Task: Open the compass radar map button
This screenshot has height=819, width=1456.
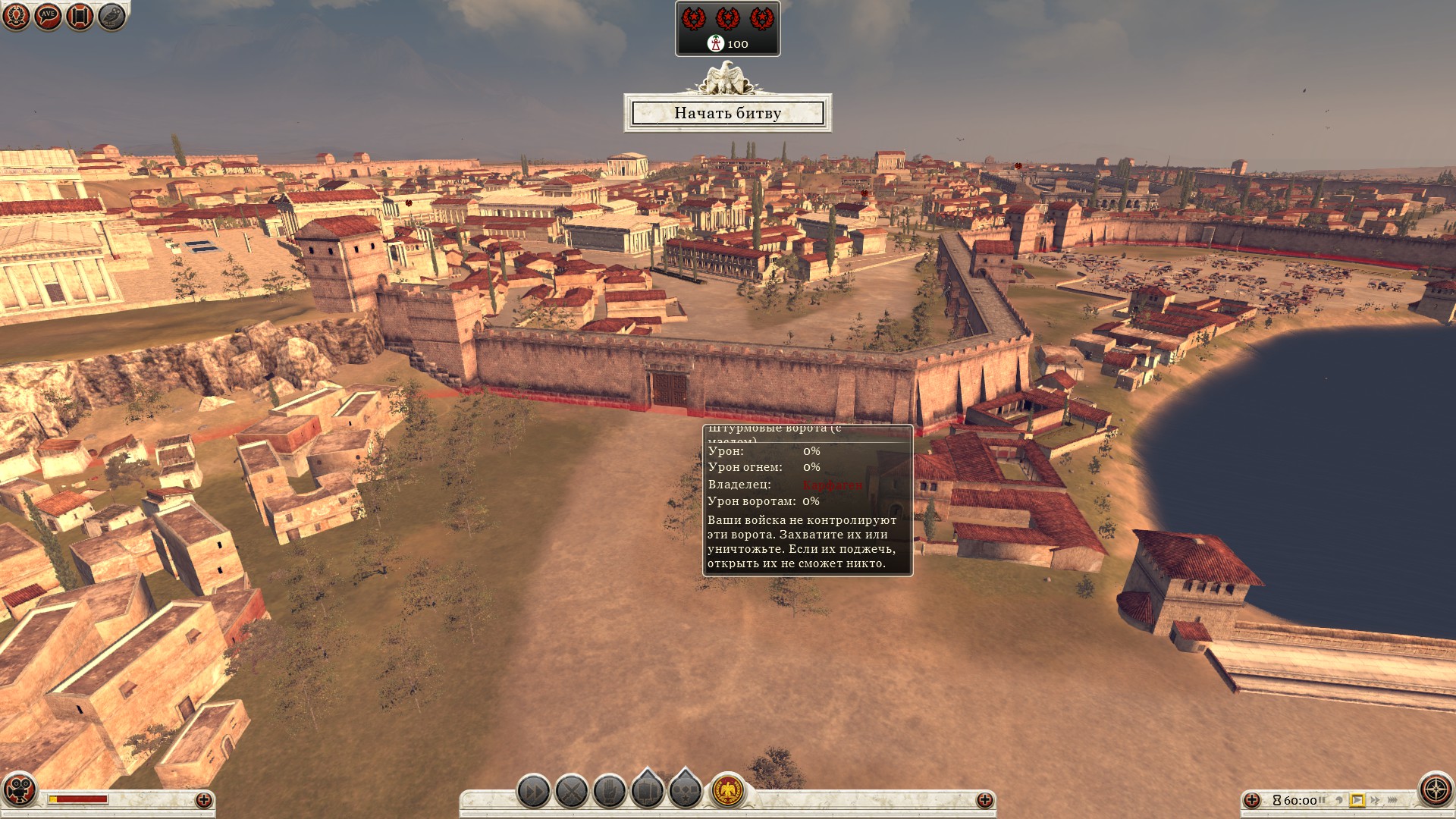Action: click(1436, 789)
